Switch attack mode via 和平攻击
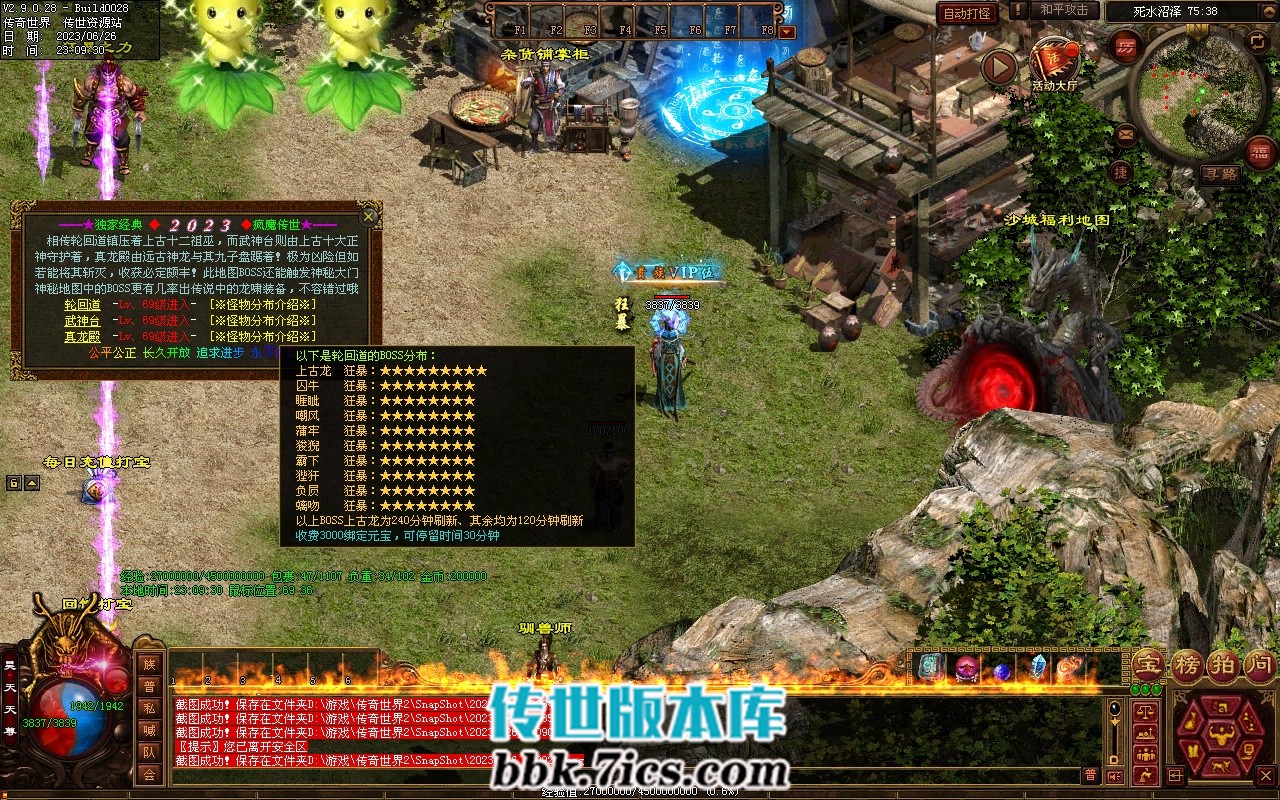The height and width of the screenshot is (800, 1280). pyautogui.click(x=1063, y=10)
